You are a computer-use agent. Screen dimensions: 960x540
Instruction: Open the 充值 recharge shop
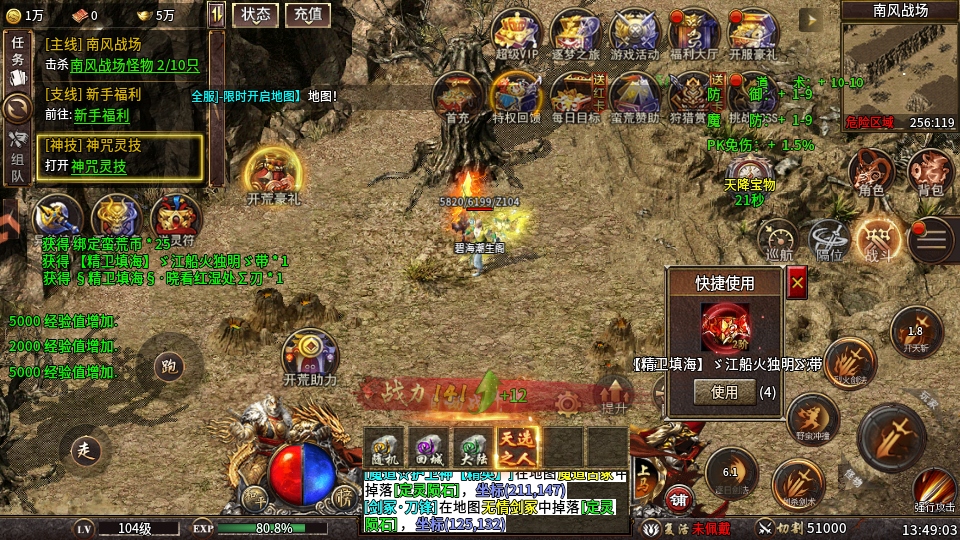(308, 14)
